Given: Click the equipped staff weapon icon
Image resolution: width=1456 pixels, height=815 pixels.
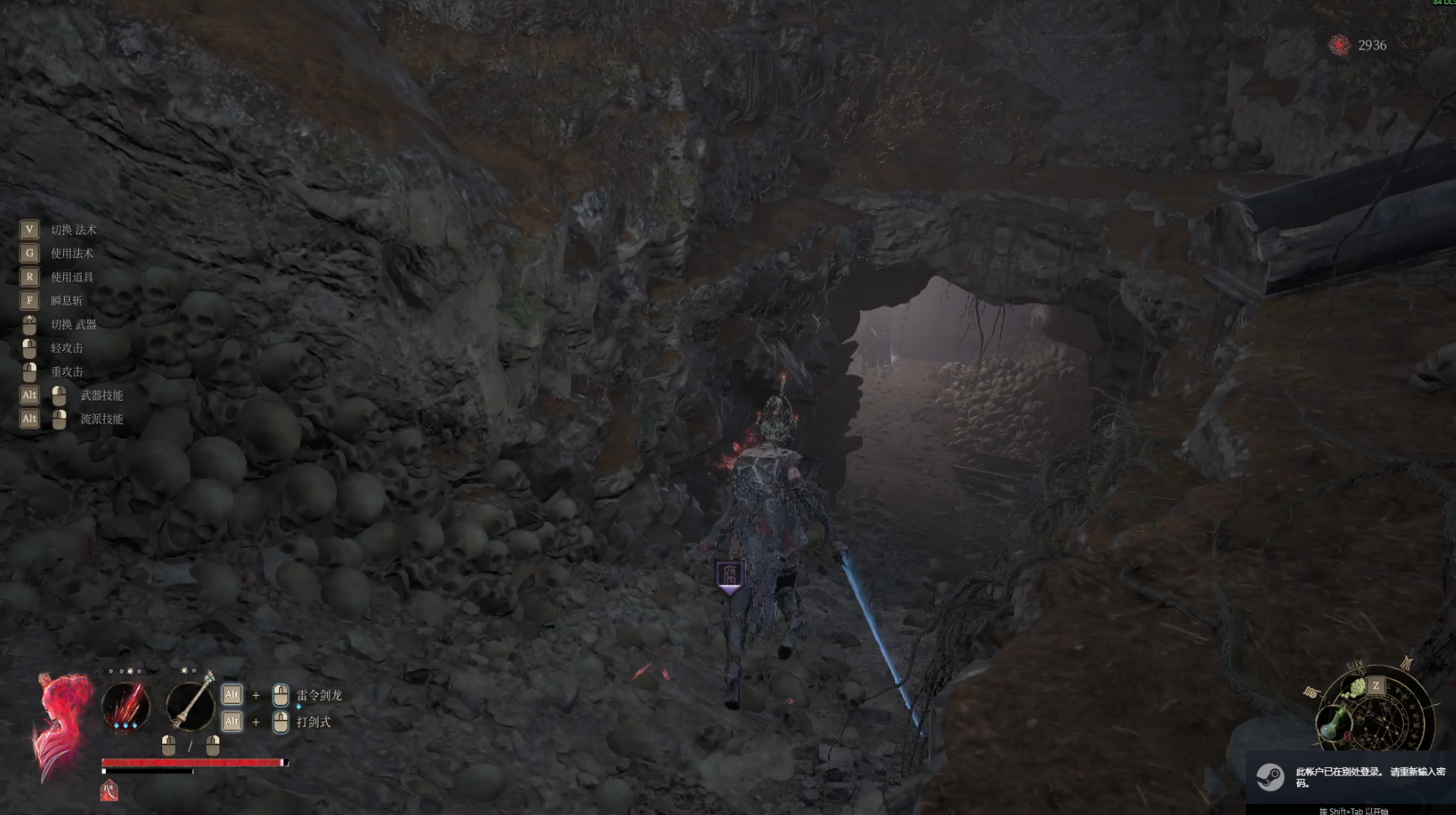Looking at the screenshot, I should (191, 702).
